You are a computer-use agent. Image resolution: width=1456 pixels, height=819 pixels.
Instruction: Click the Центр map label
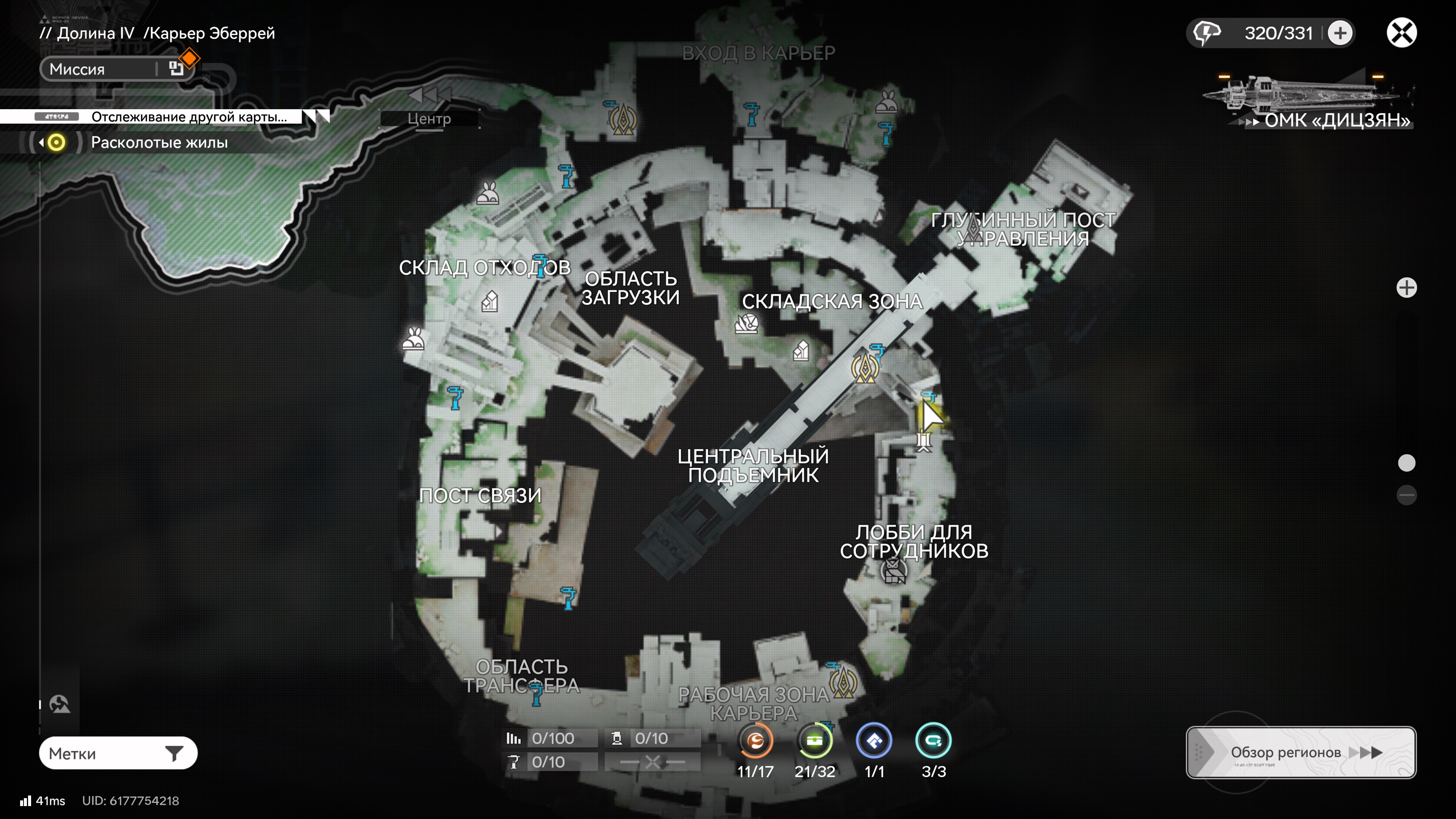pos(429,119)
